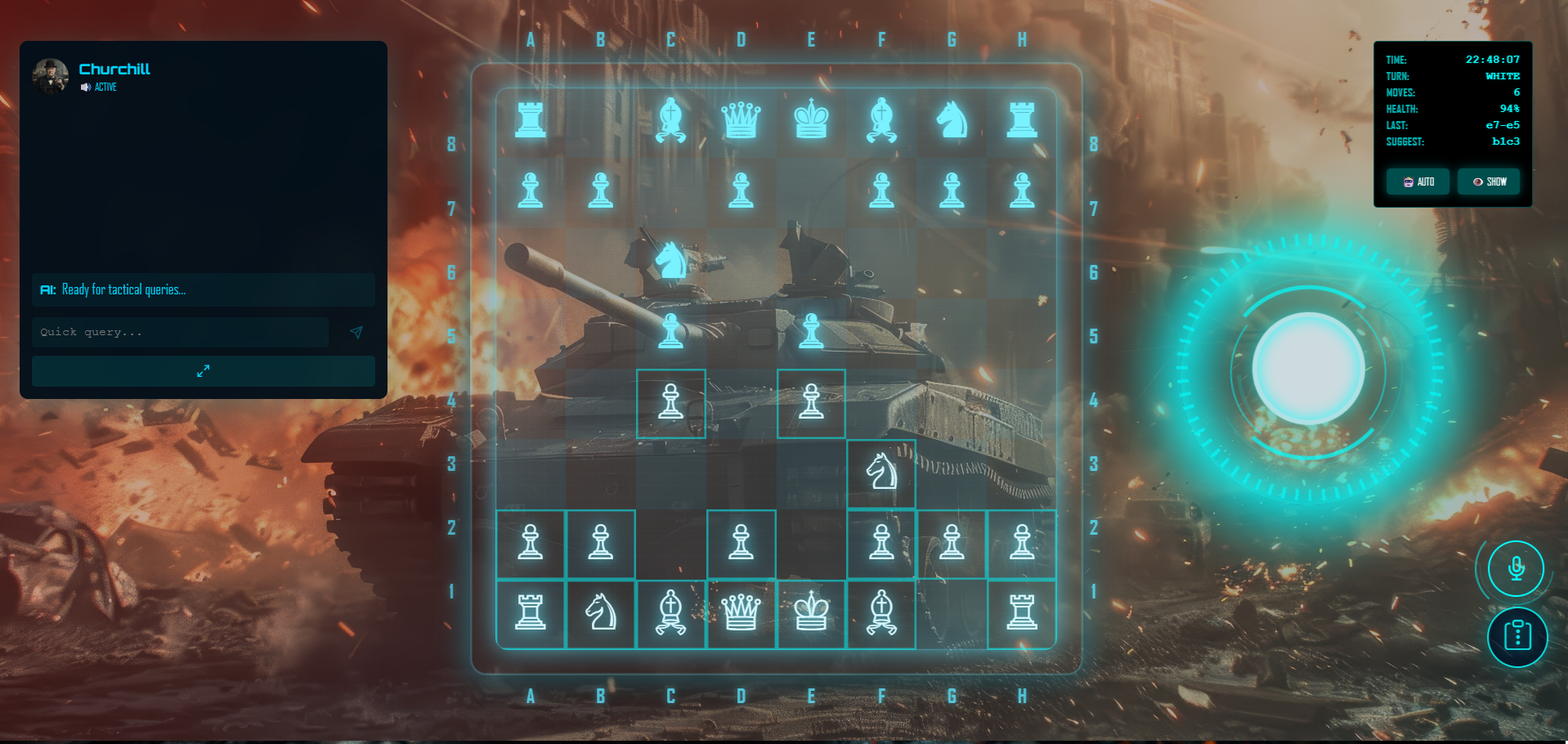
Task: Click the black knight on c6
Action: 670,262
